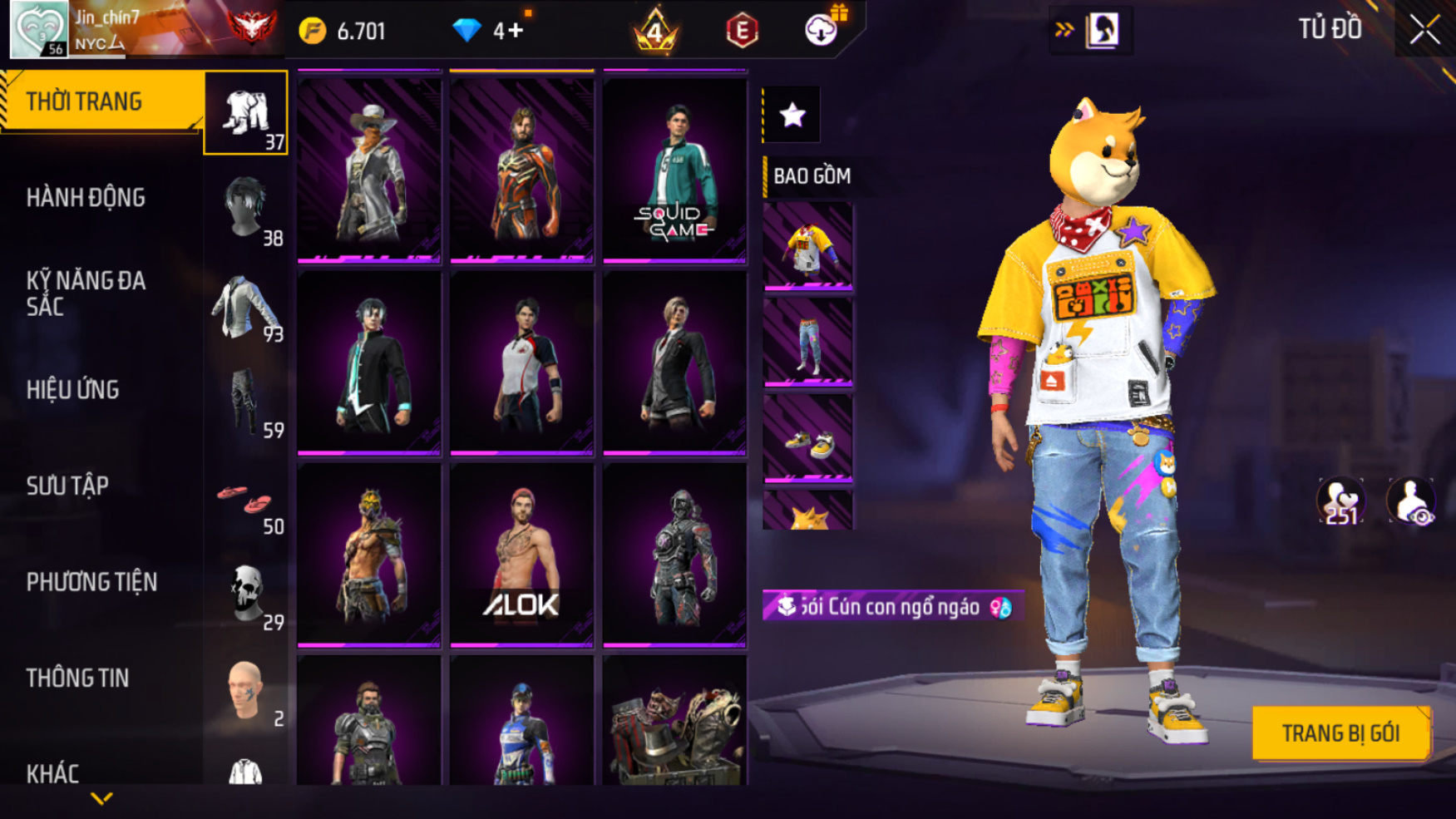Toggle the character preview view icon

[1411, 501]
